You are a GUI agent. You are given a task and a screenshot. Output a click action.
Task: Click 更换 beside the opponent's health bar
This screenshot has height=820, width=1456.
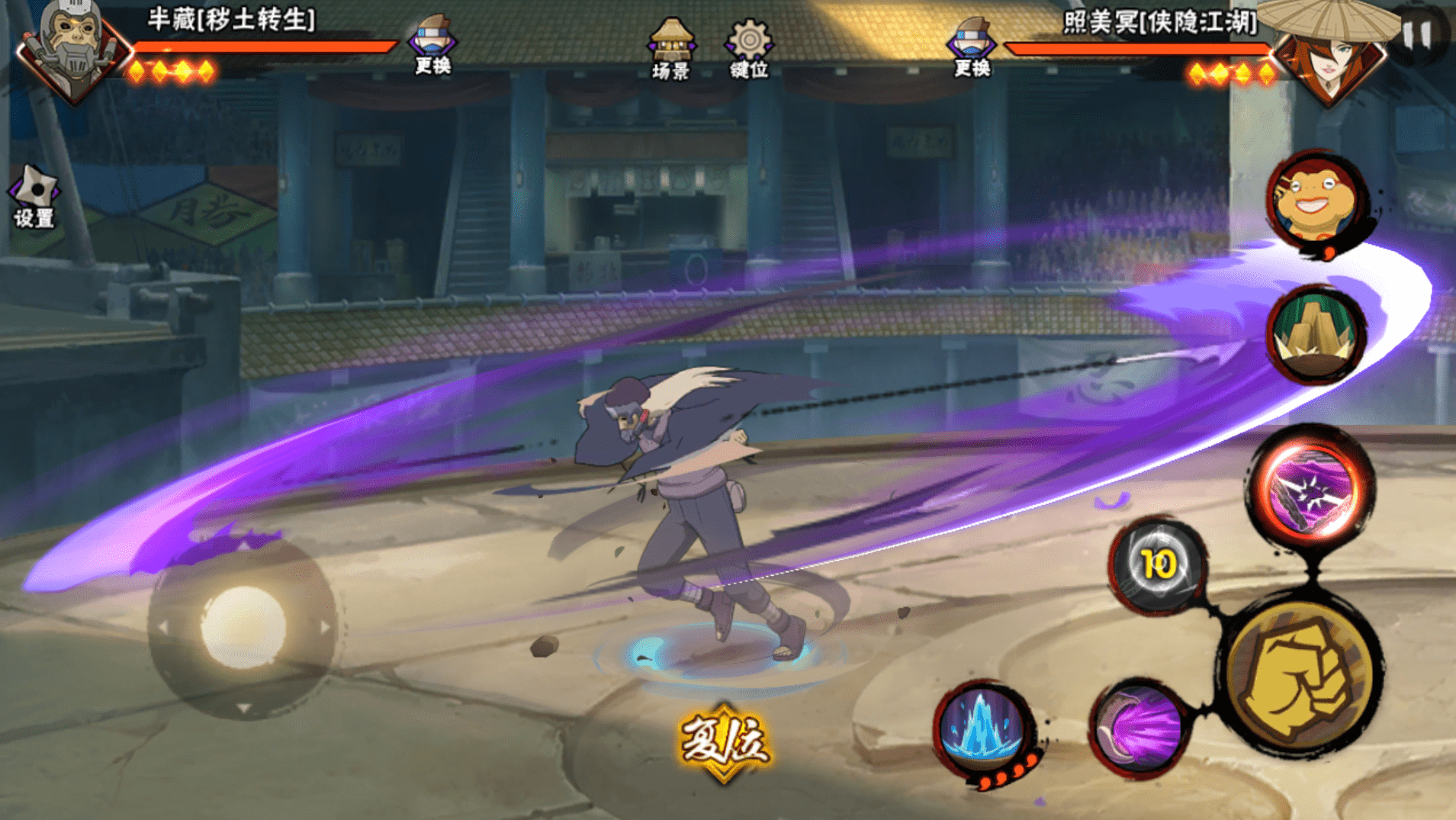click(971, 47)
